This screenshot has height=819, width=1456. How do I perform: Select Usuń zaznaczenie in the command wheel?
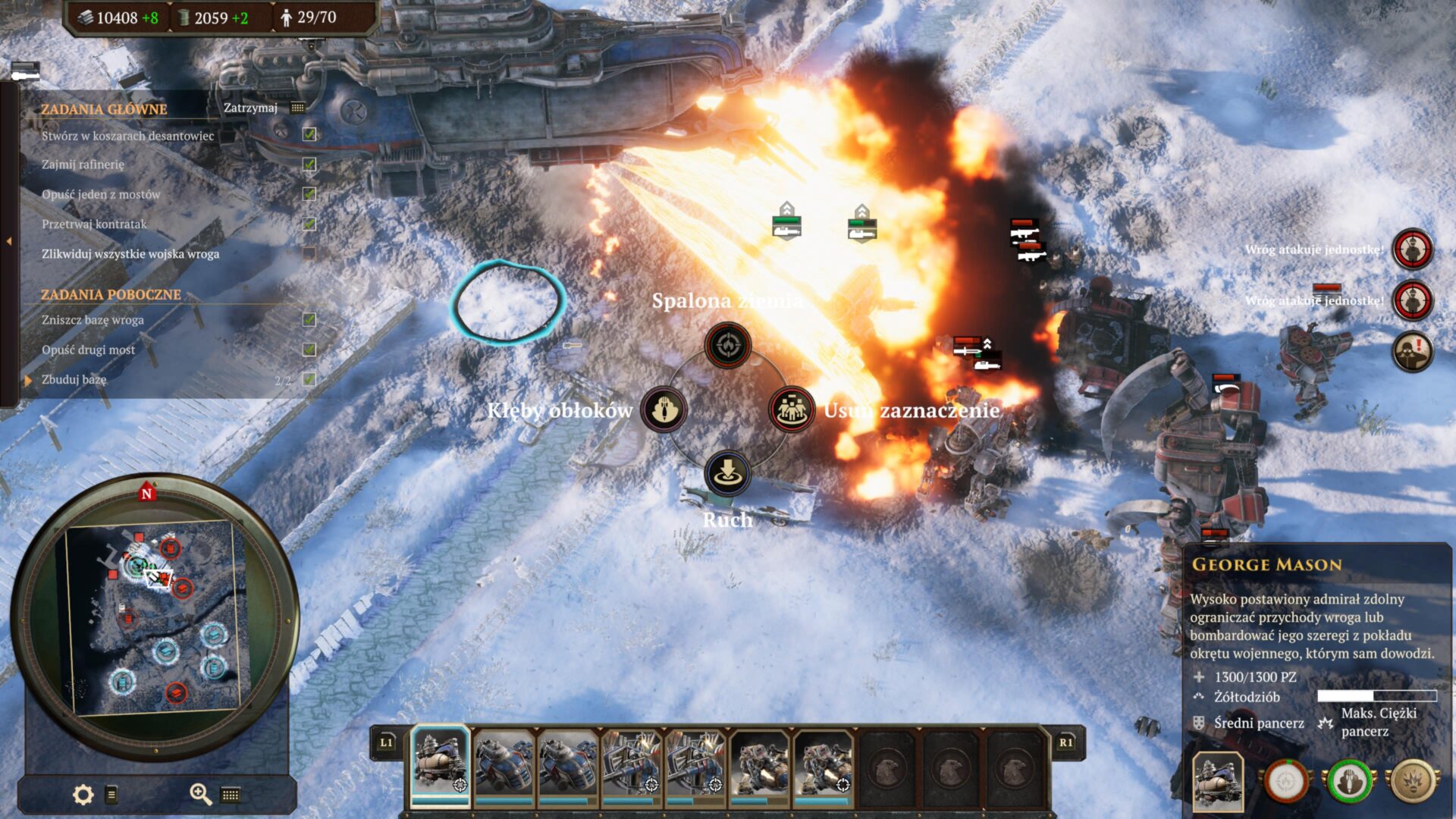pyautogui.click(x=792, y=409)
